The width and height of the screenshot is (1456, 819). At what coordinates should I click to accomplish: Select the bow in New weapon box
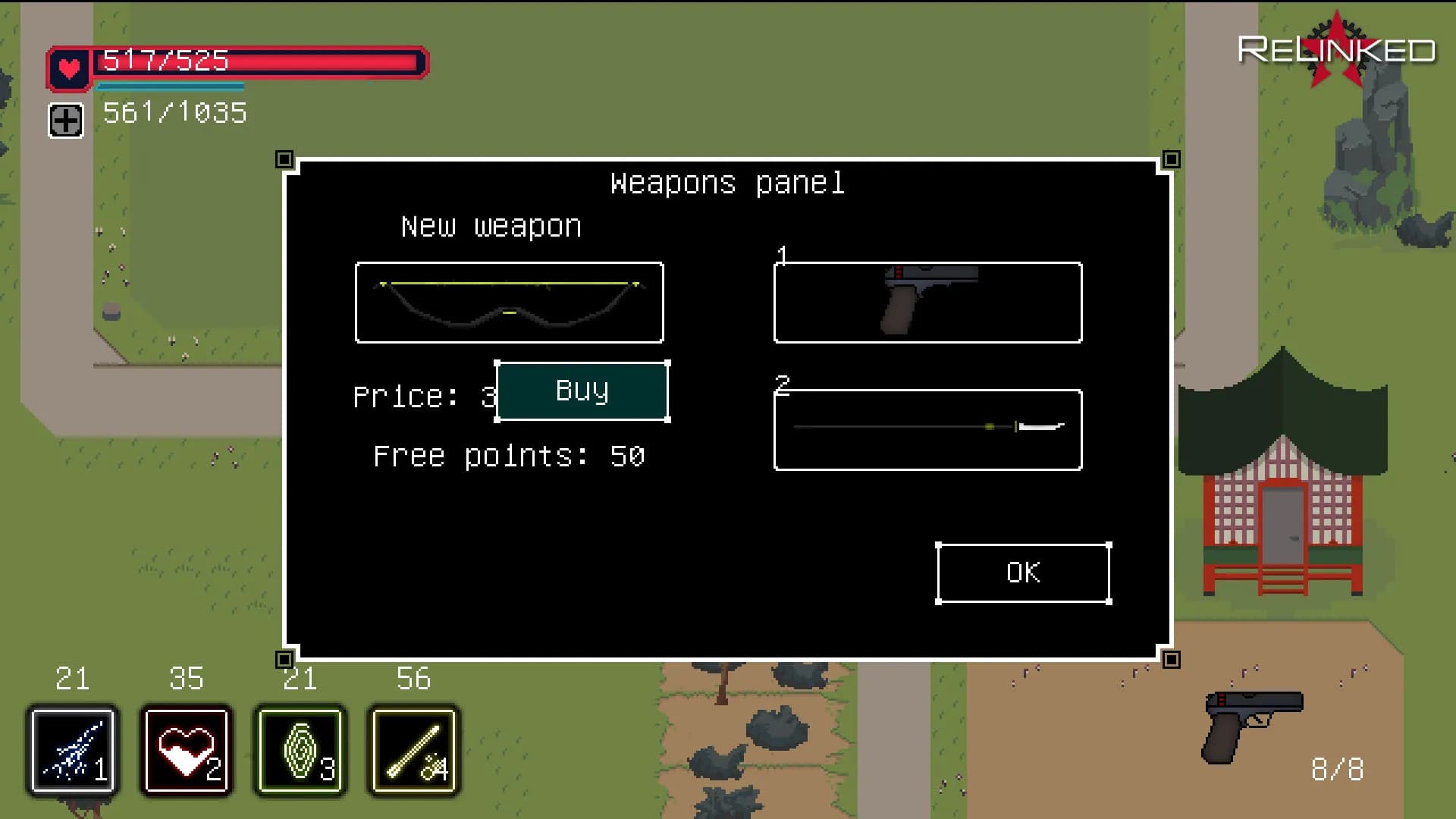coord(509,303)
